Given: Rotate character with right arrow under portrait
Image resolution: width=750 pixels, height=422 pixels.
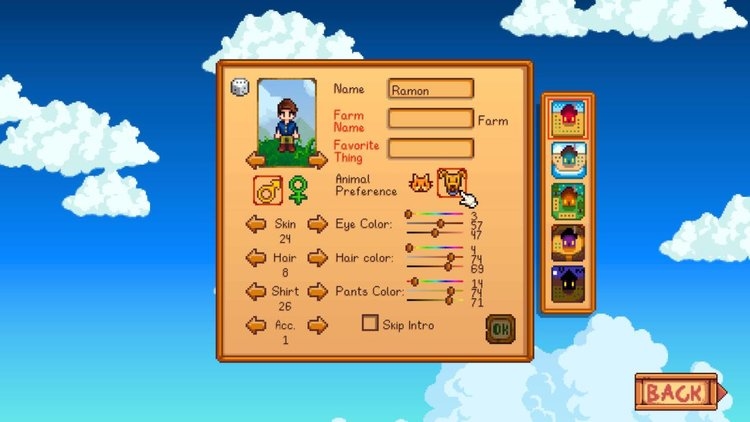Looking at the screenshot, I should pyautogui.click(x=317, y=160).
